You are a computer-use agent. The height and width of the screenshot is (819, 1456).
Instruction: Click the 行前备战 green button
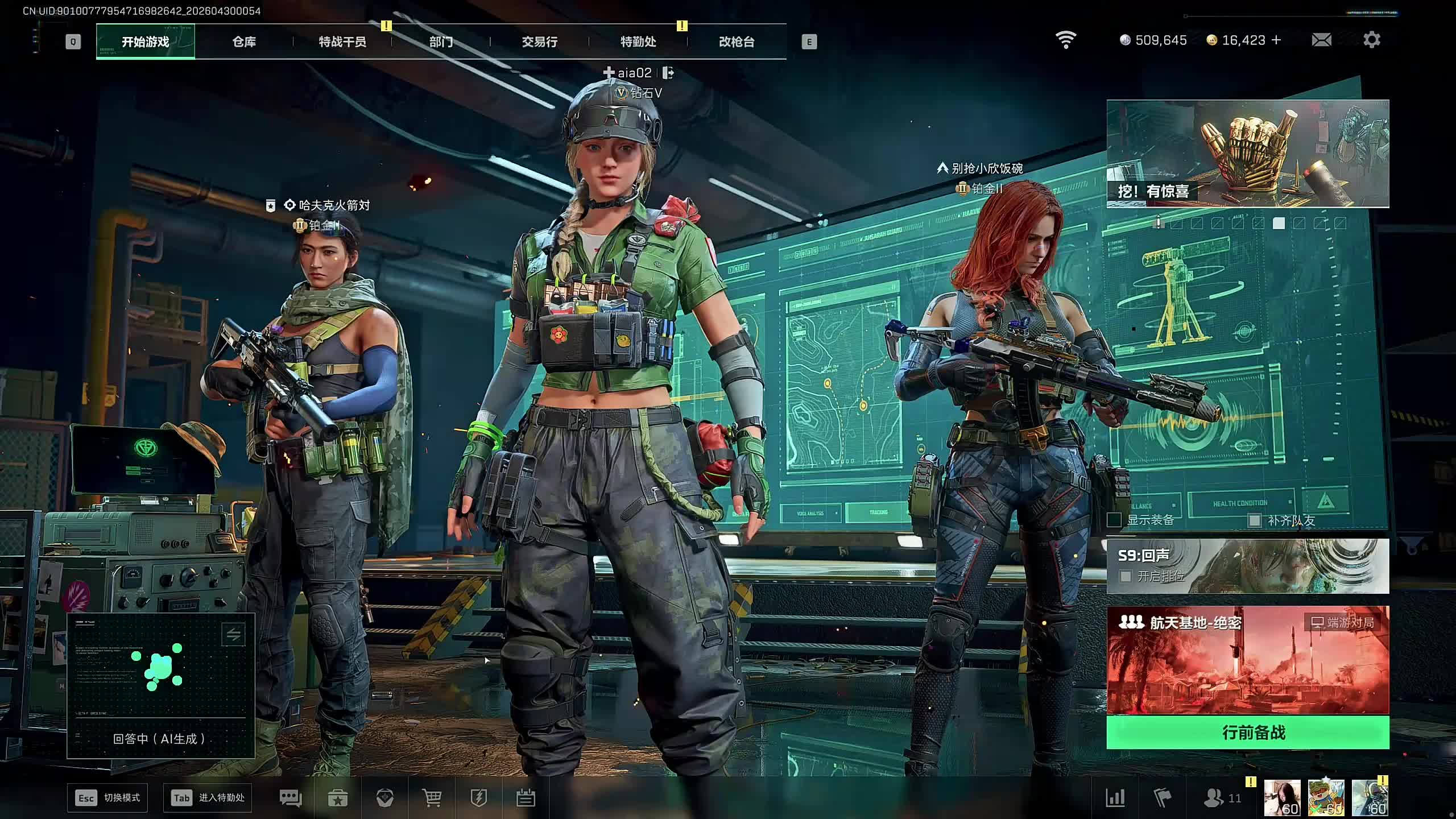pyautogui.click(x=1248, y=733)
